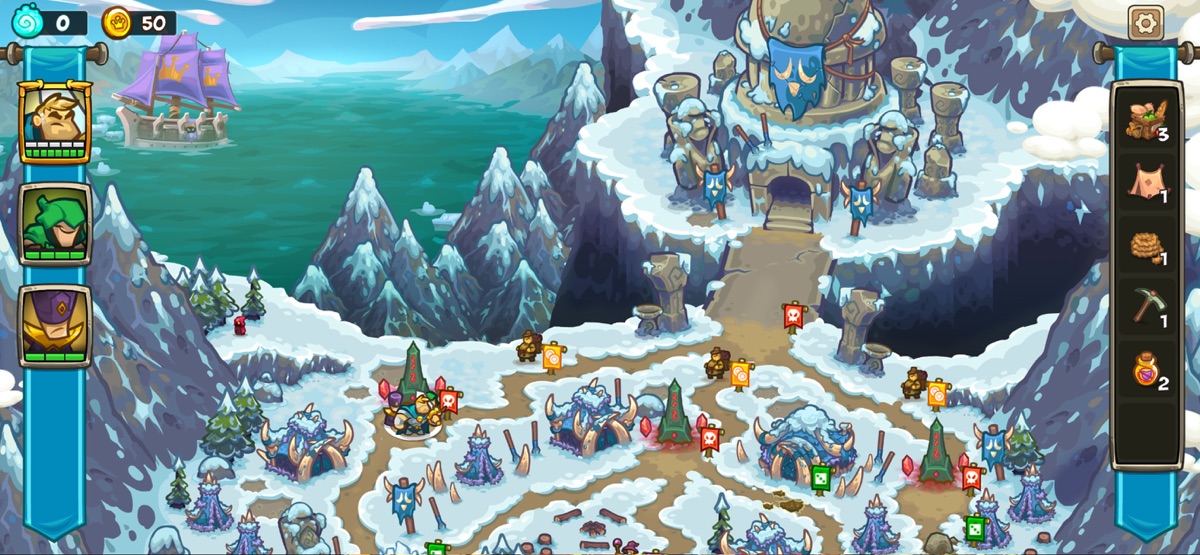
Task: Pick the pickaxe item slot
Action: coord(1146,306)
